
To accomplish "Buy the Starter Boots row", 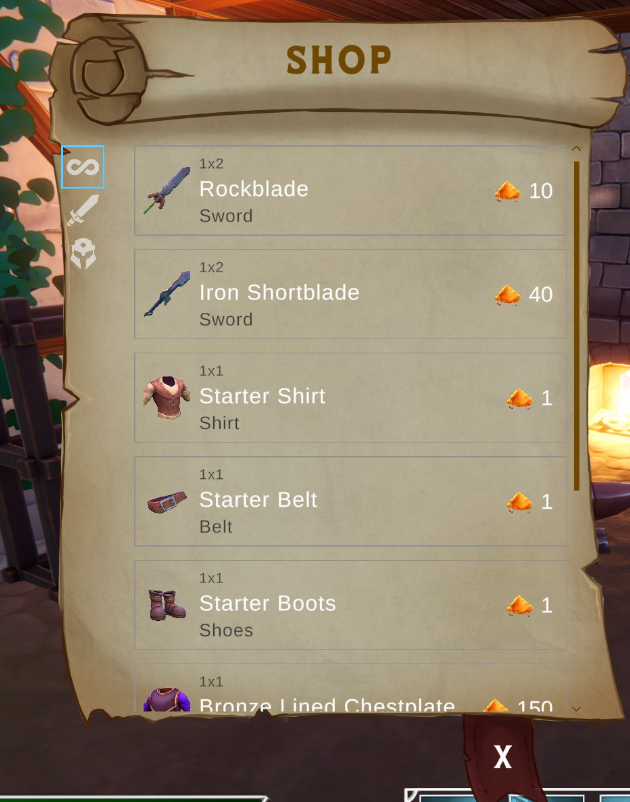I will tap(350, 604).
